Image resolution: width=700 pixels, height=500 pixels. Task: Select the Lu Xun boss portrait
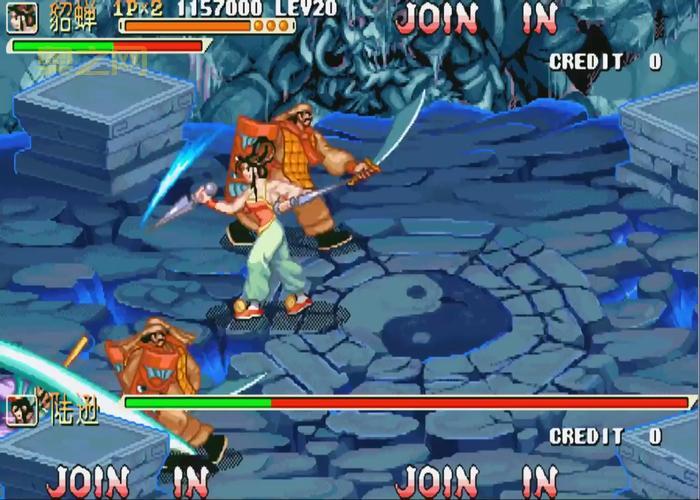tap(22, 410)
